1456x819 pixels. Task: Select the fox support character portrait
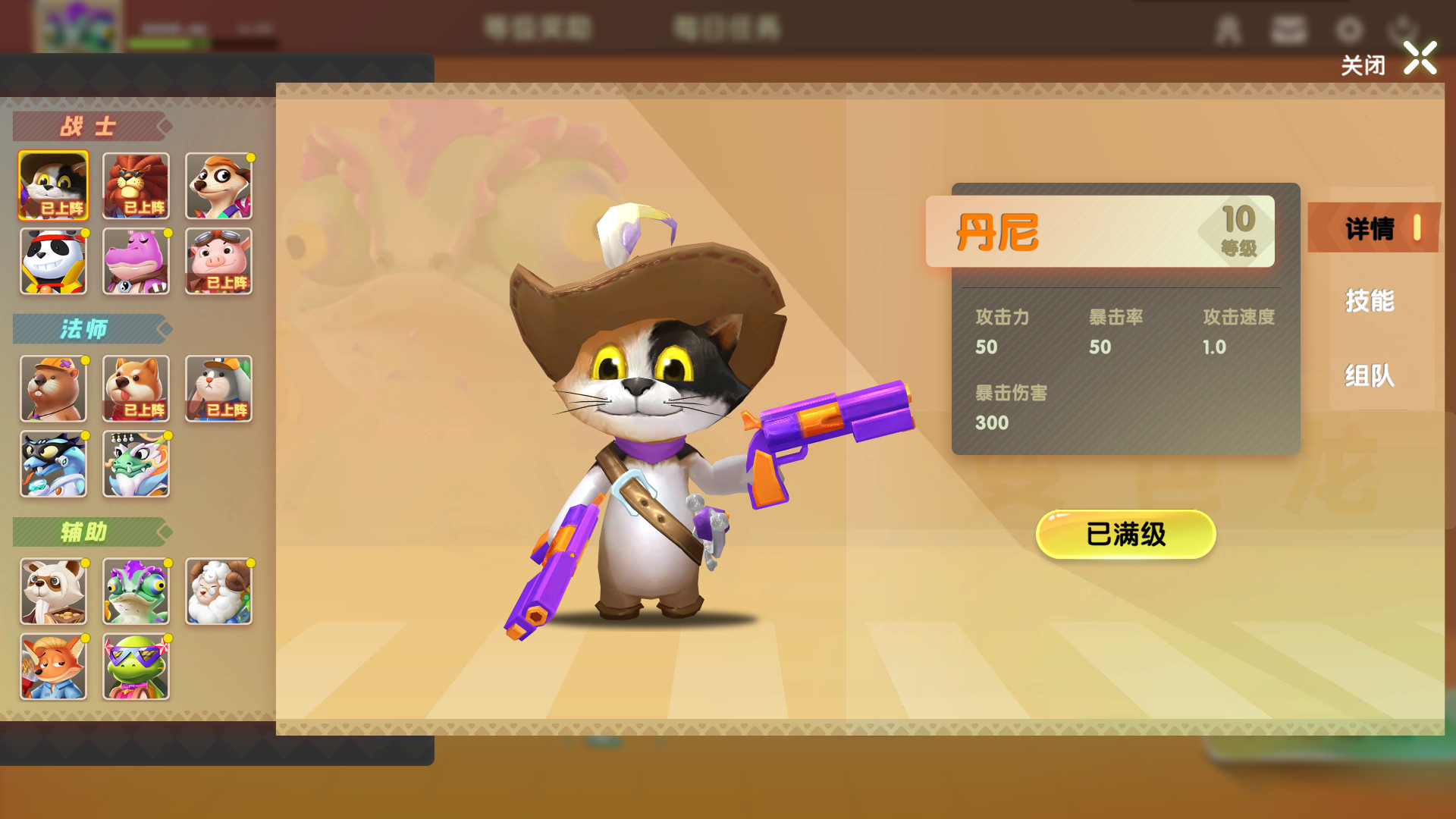53,667
